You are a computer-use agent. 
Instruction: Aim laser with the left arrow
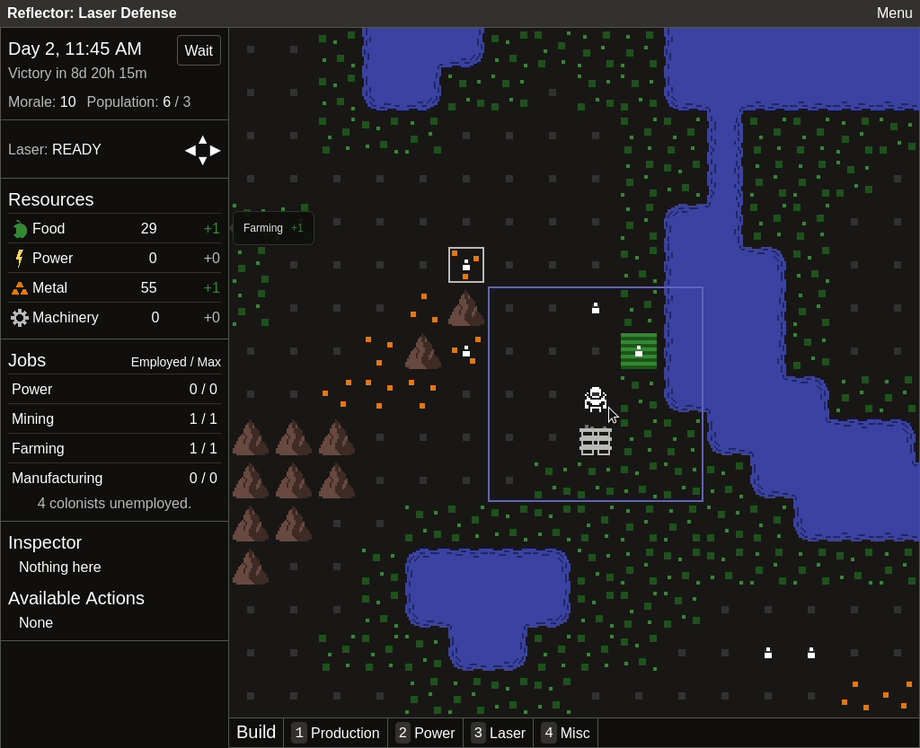click(190, 150)
